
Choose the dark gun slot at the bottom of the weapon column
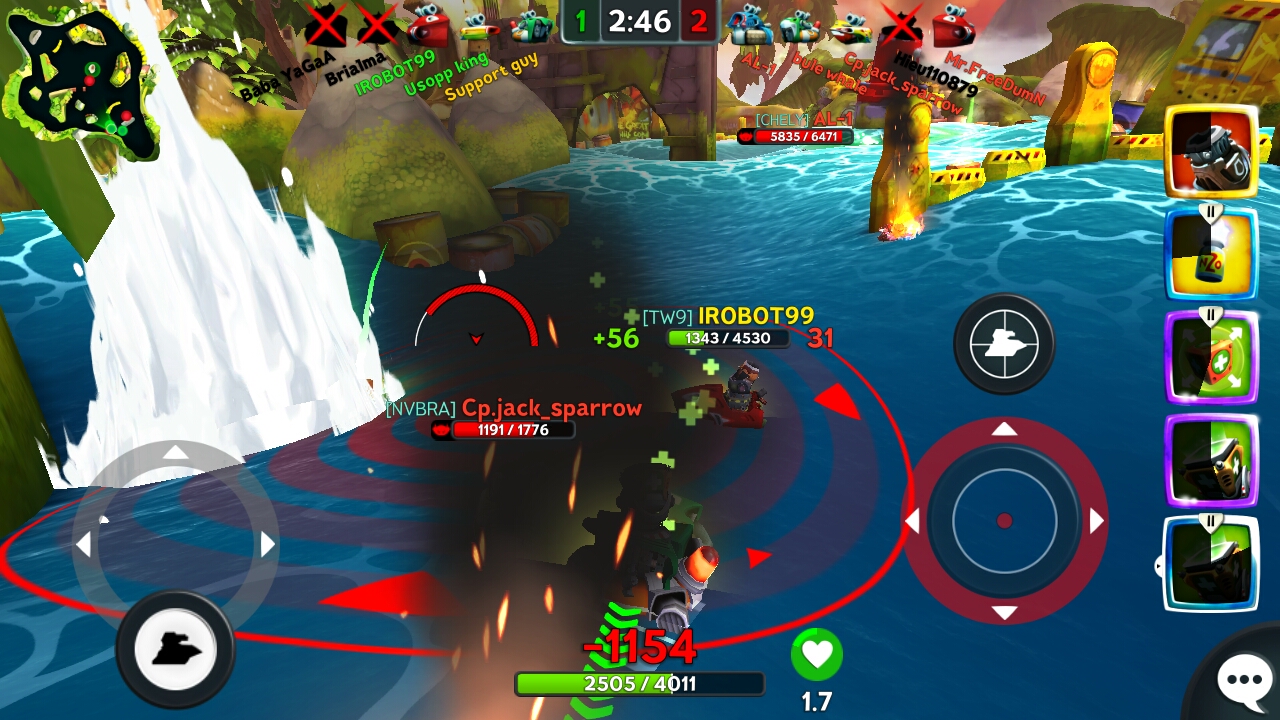(1211, 563)
